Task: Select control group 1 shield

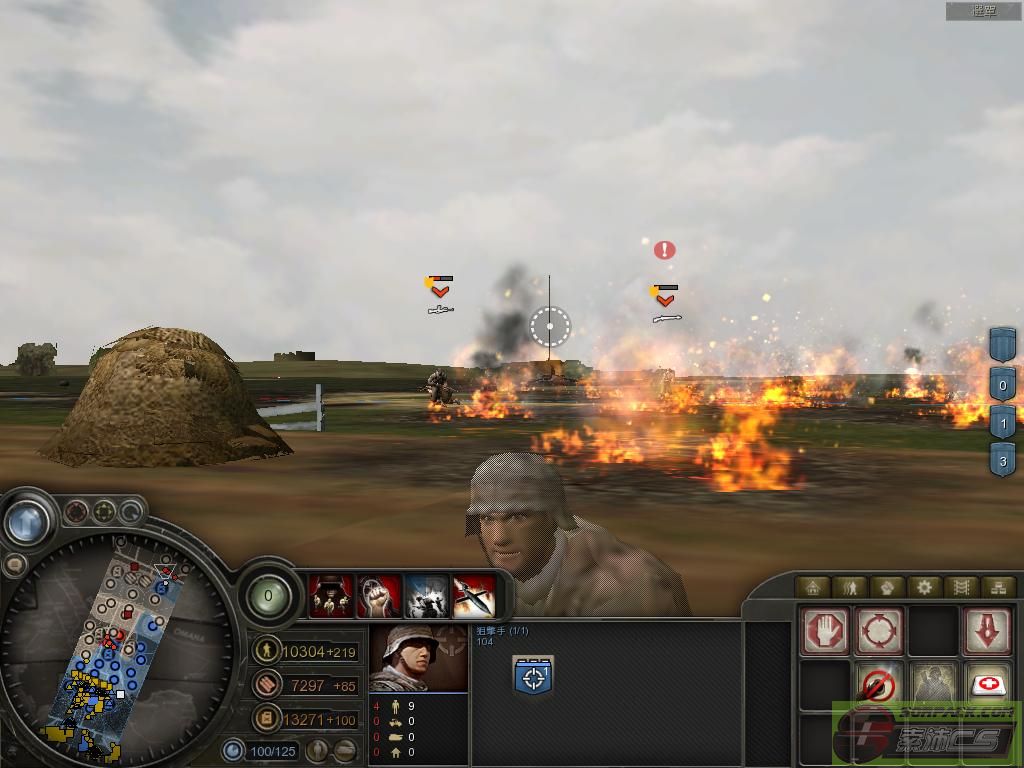Action: click(x=1003, y=423)
